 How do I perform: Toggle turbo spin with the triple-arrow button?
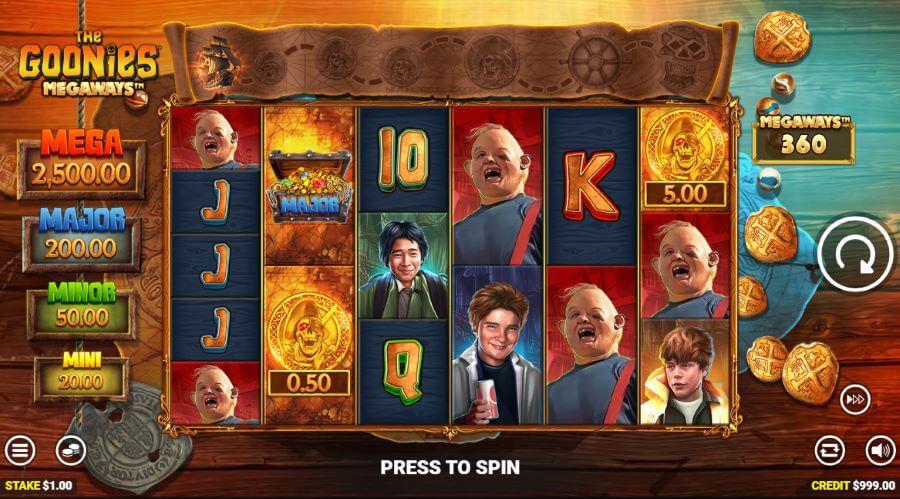point(855,398)
